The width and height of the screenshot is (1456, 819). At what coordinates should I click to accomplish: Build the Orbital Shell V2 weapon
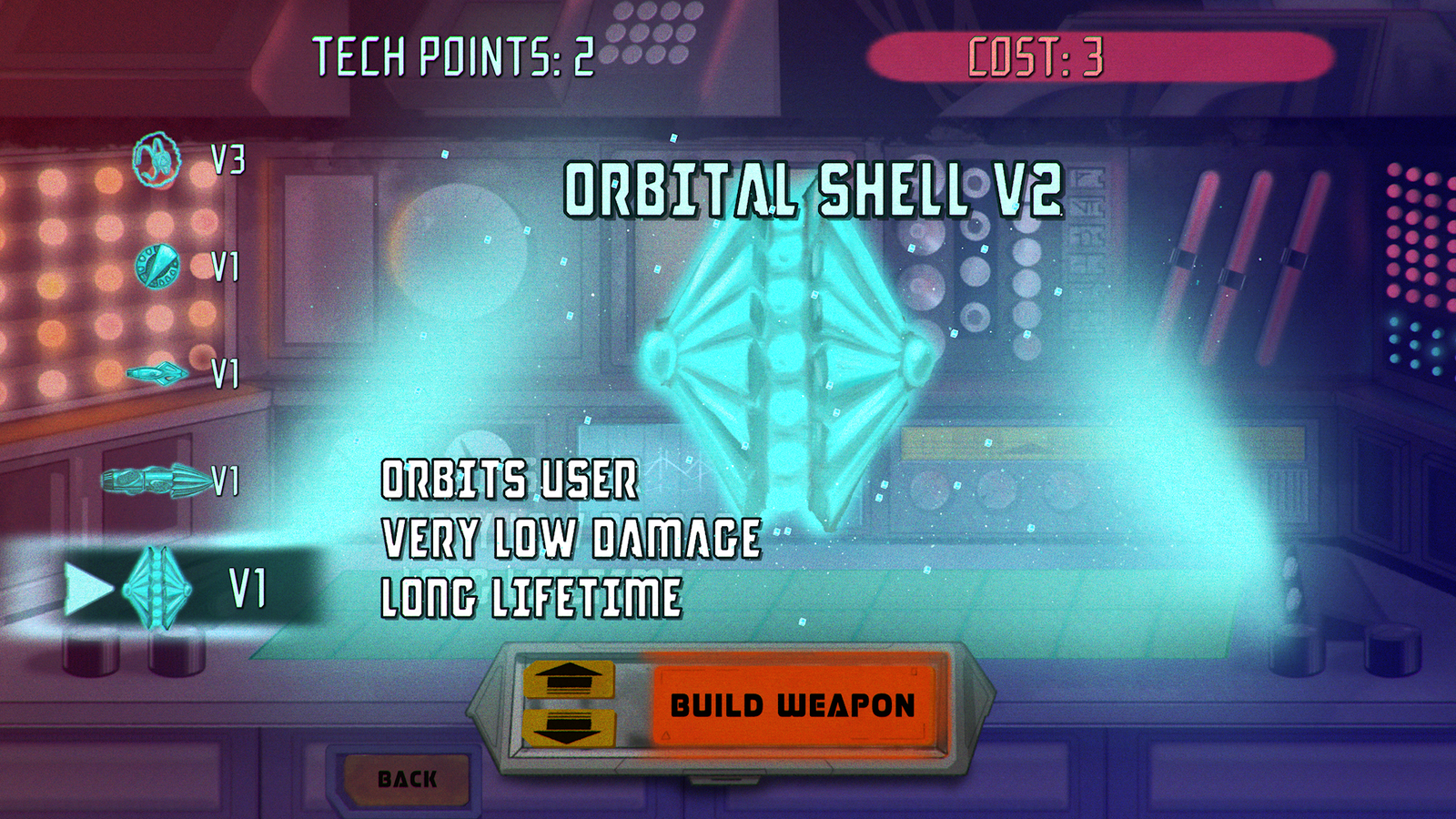(x=793, y=705)
